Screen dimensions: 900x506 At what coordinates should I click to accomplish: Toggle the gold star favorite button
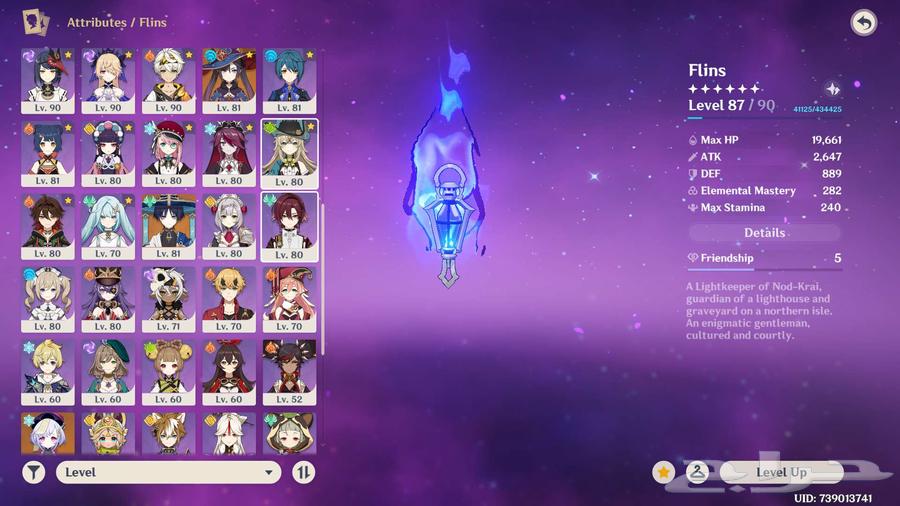(663, 472)
